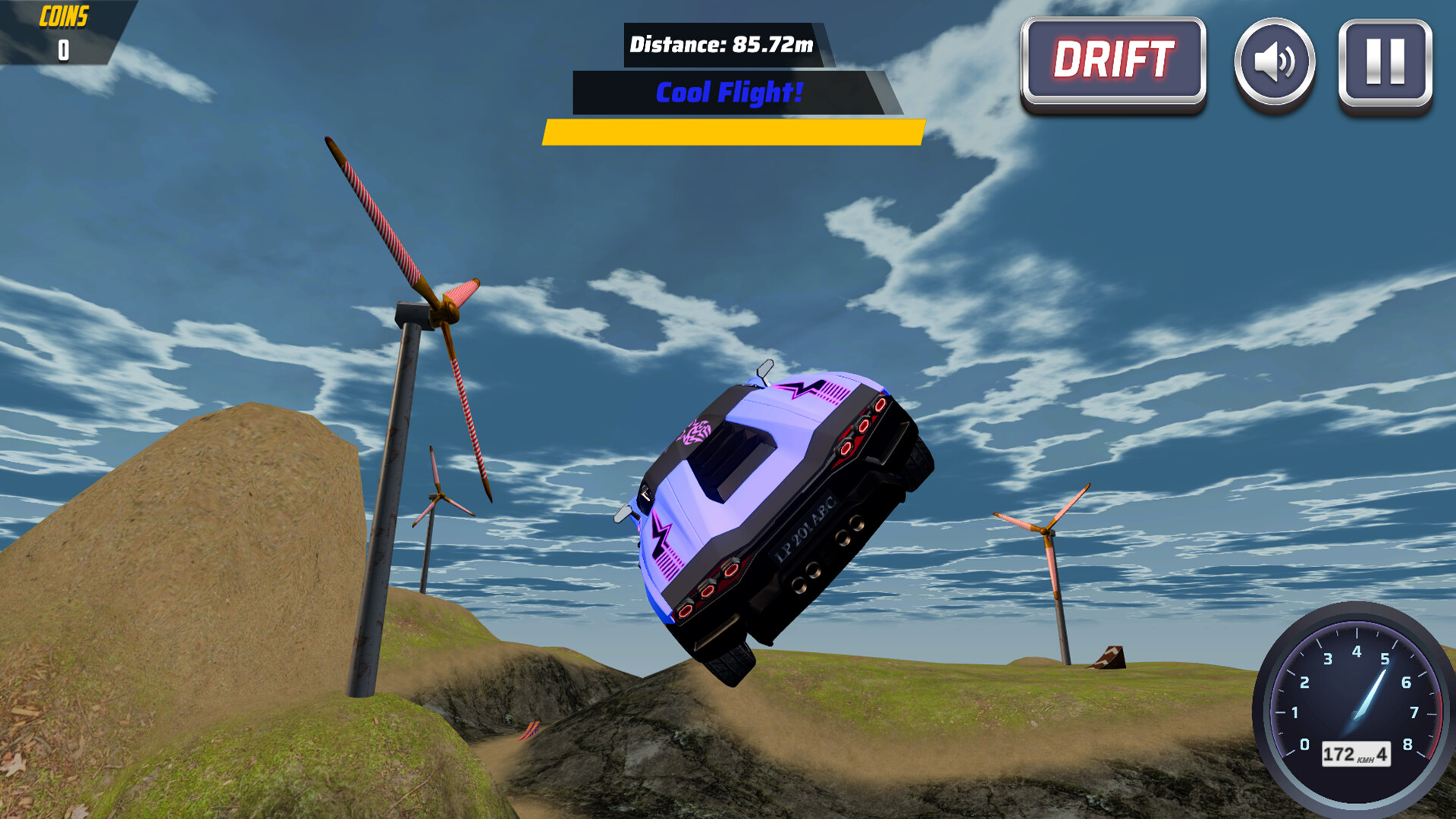Toggle the sound speaker button
The image size is (1456, 819).
pos(1275,62)
